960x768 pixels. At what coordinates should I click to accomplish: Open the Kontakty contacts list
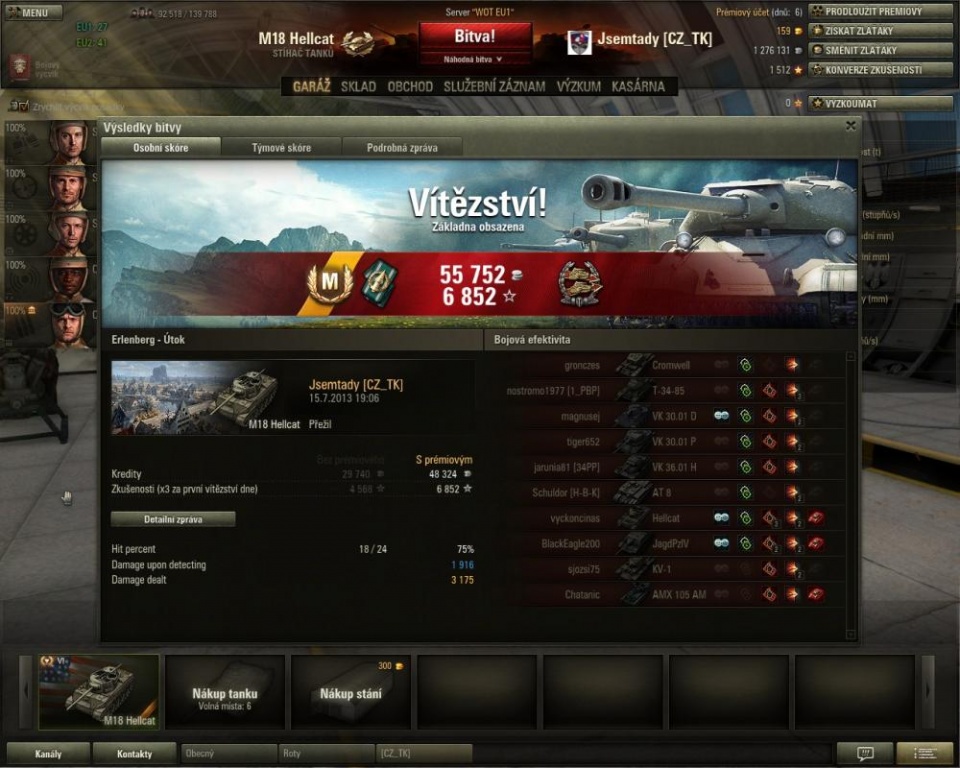134,754
